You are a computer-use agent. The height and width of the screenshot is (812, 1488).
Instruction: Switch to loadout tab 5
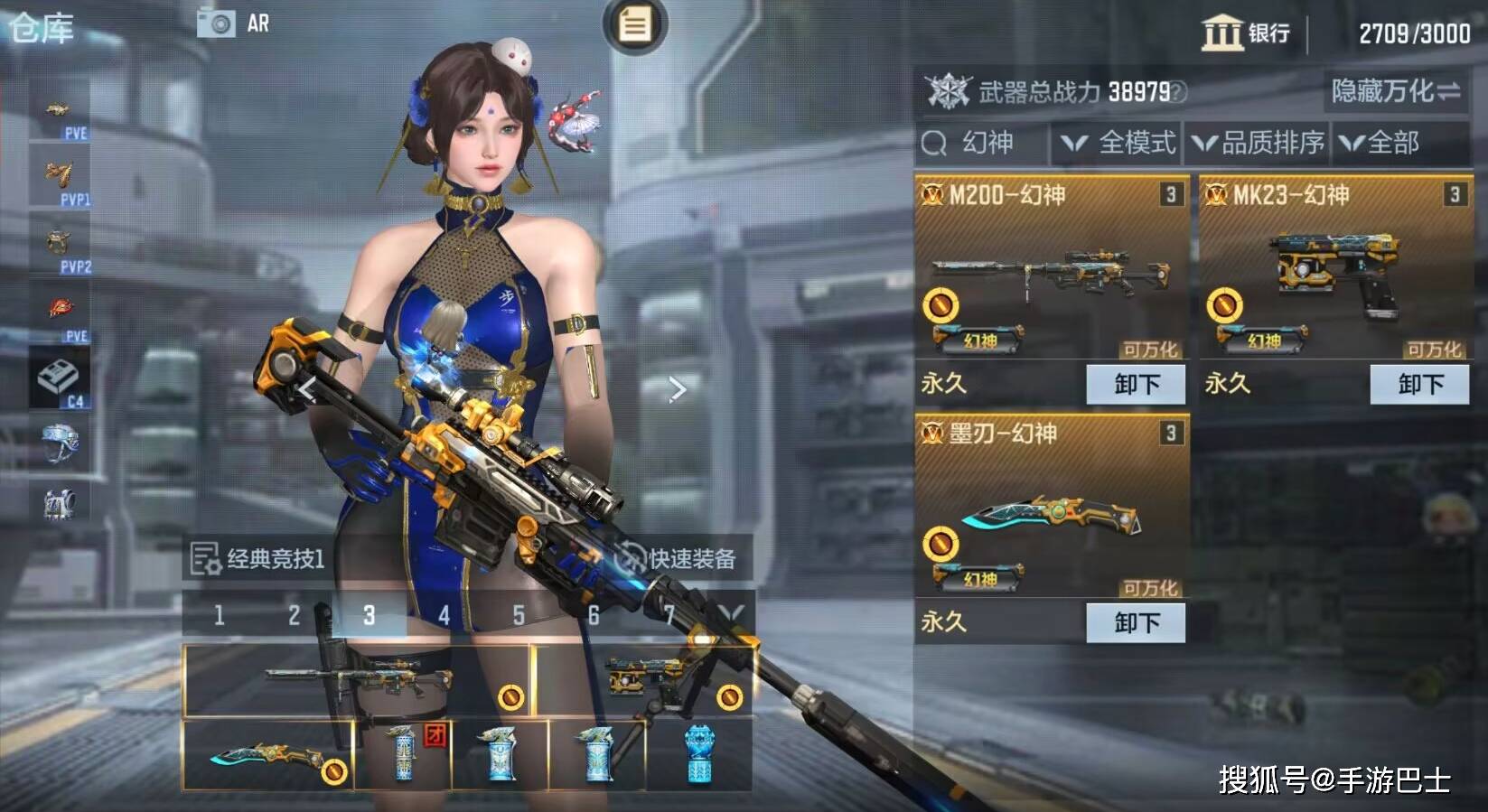[x=519, y=615]
